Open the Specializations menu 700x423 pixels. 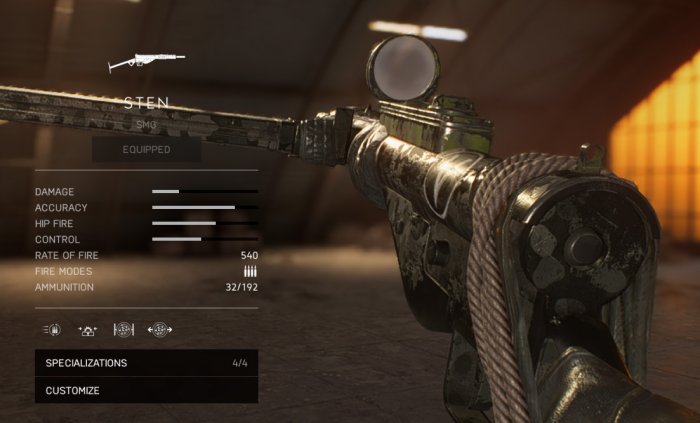pos(146,363)
